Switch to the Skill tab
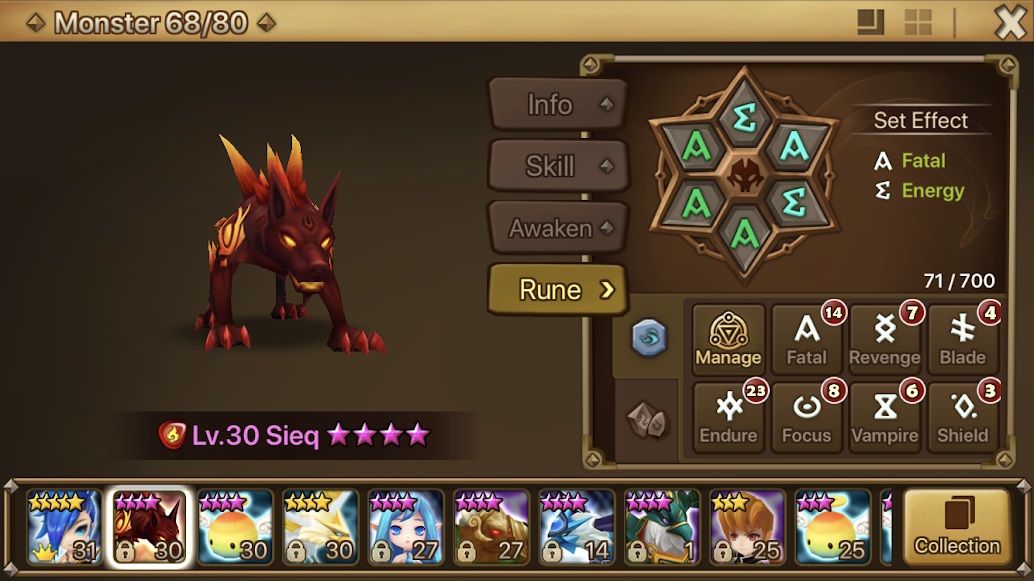 [x=556, y=166]
